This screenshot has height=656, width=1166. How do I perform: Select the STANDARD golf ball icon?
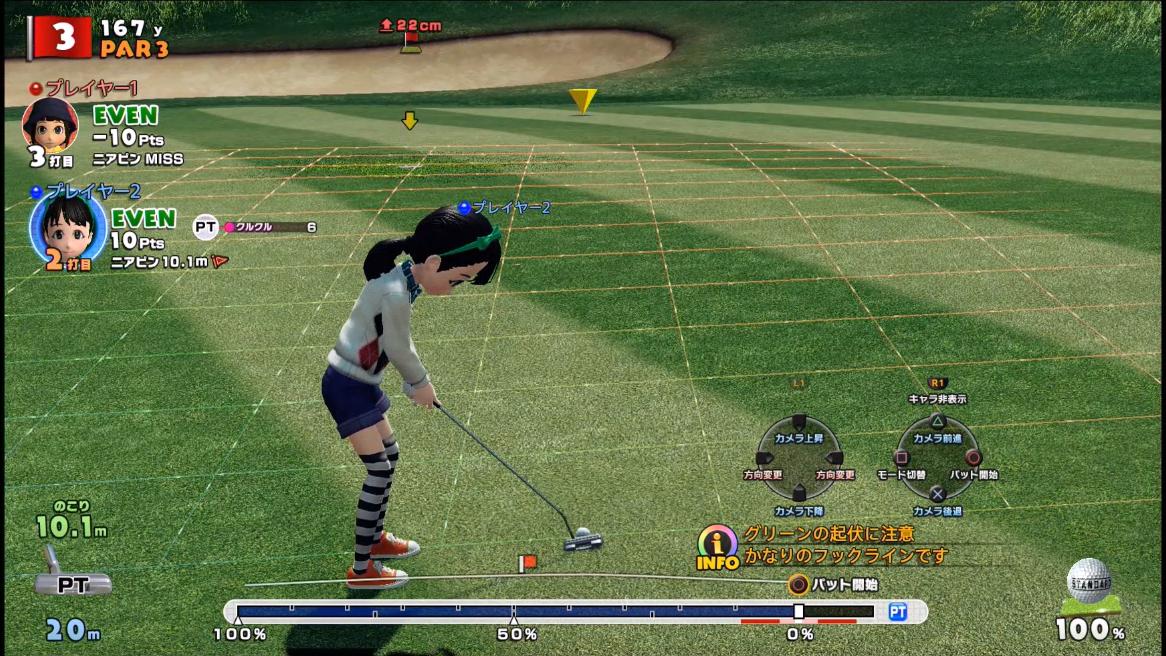(x=1088, y=584)
